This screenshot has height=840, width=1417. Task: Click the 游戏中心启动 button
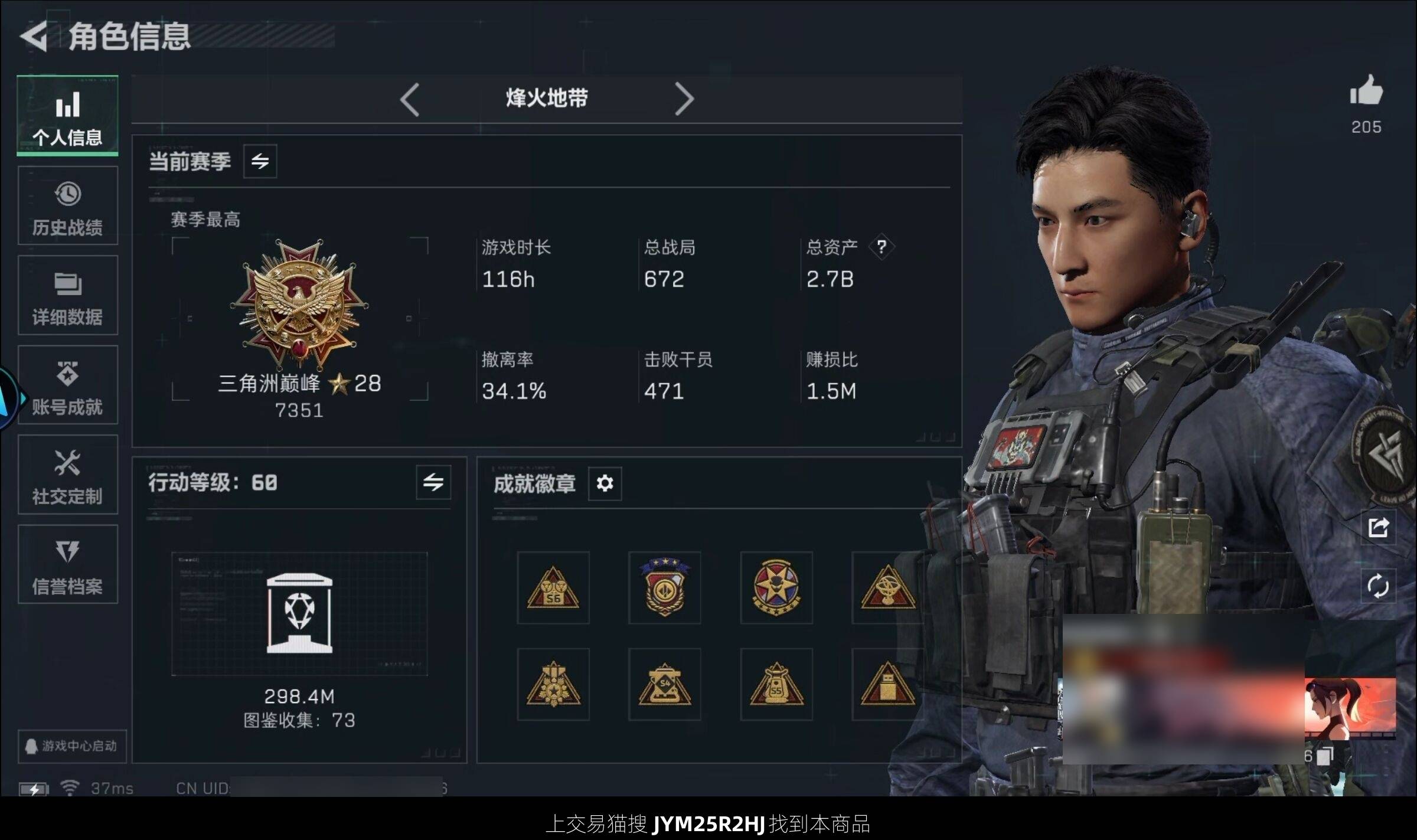72,746
